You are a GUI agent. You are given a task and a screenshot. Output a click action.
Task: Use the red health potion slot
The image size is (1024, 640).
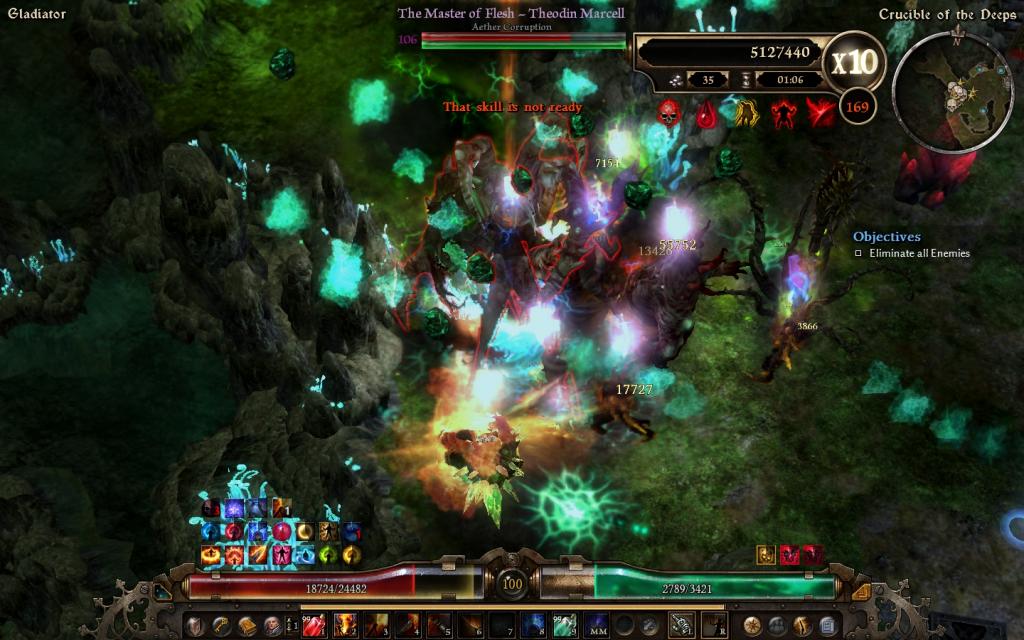click(314, 626)
